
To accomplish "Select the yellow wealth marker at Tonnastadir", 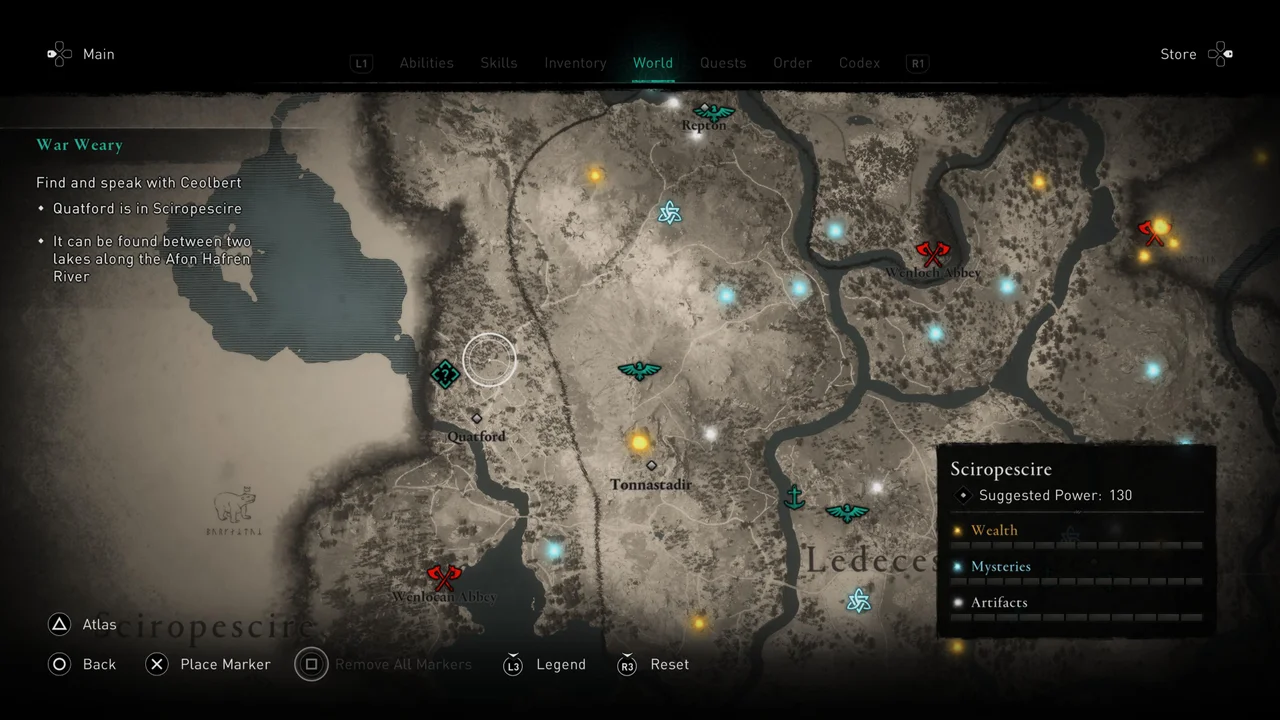I will click(x=639, y=441).
